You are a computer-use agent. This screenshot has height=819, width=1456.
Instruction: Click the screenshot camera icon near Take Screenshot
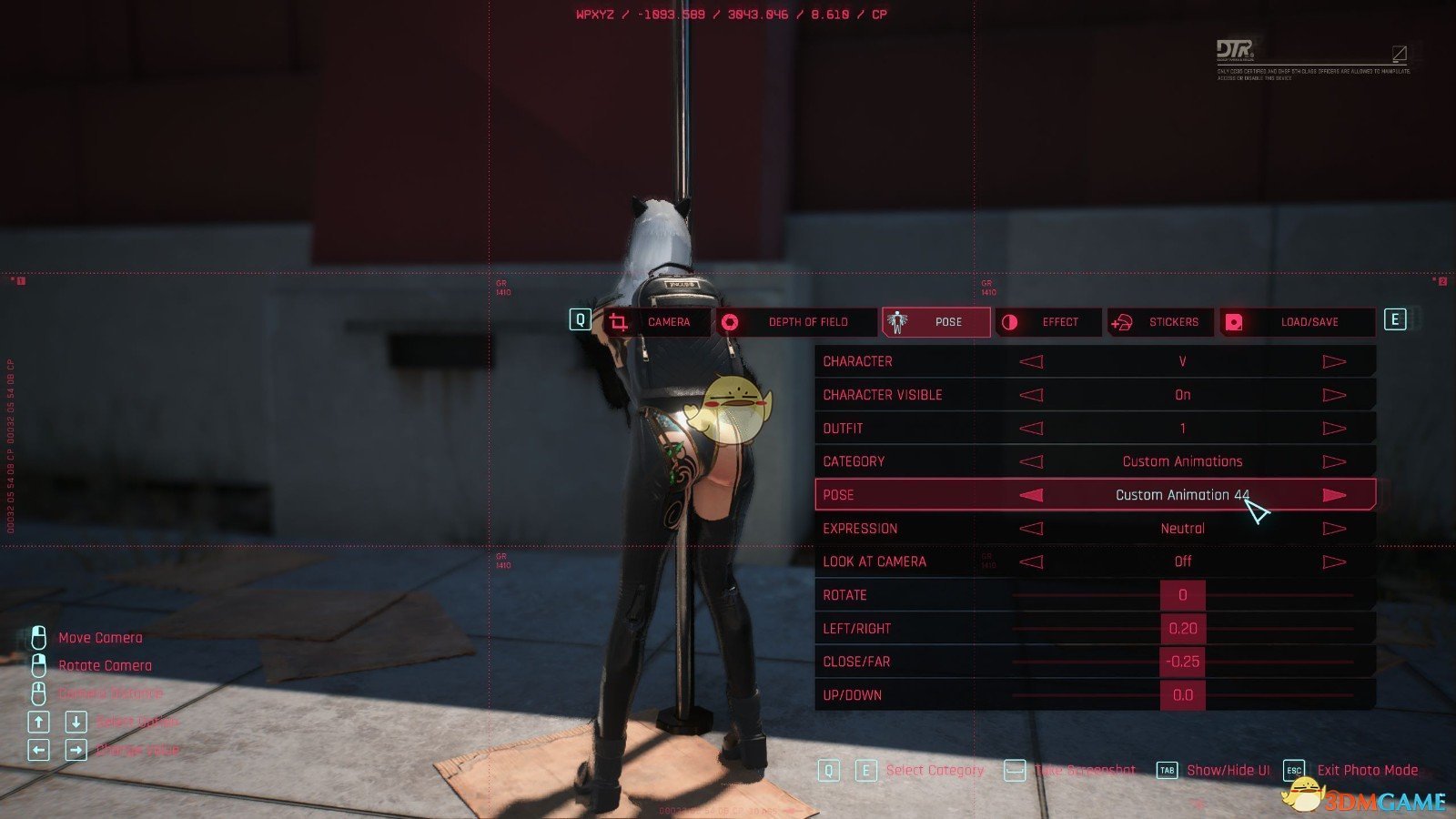tap(1013, 770)
